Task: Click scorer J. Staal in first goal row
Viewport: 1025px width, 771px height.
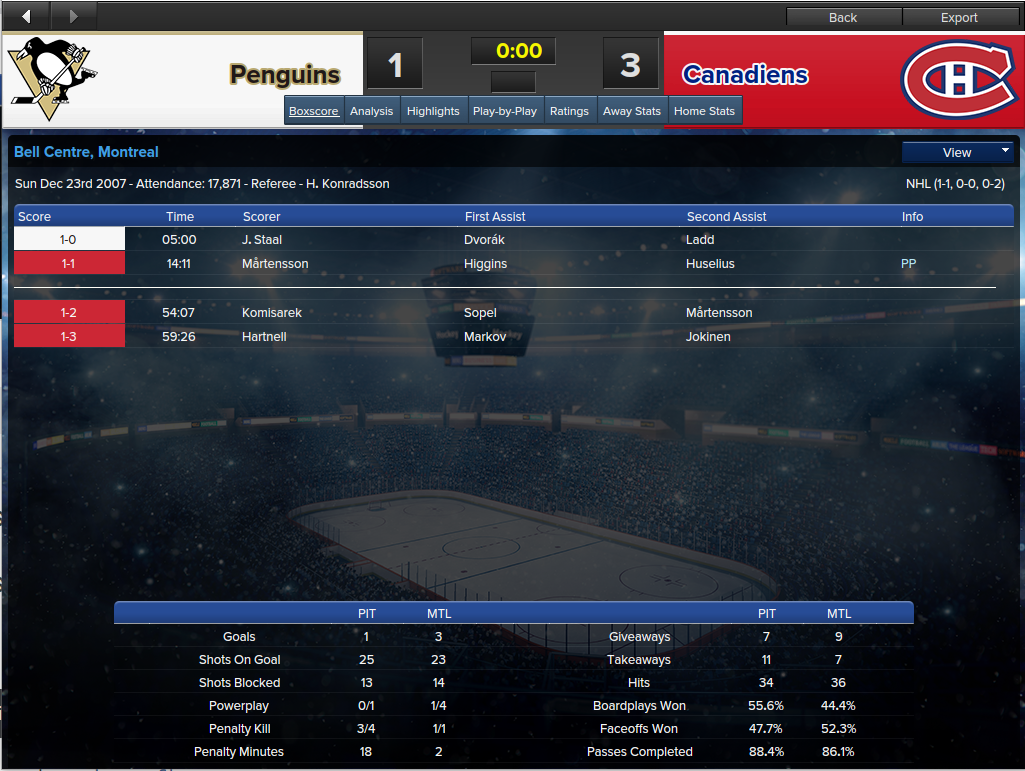Action: [261, 240]
